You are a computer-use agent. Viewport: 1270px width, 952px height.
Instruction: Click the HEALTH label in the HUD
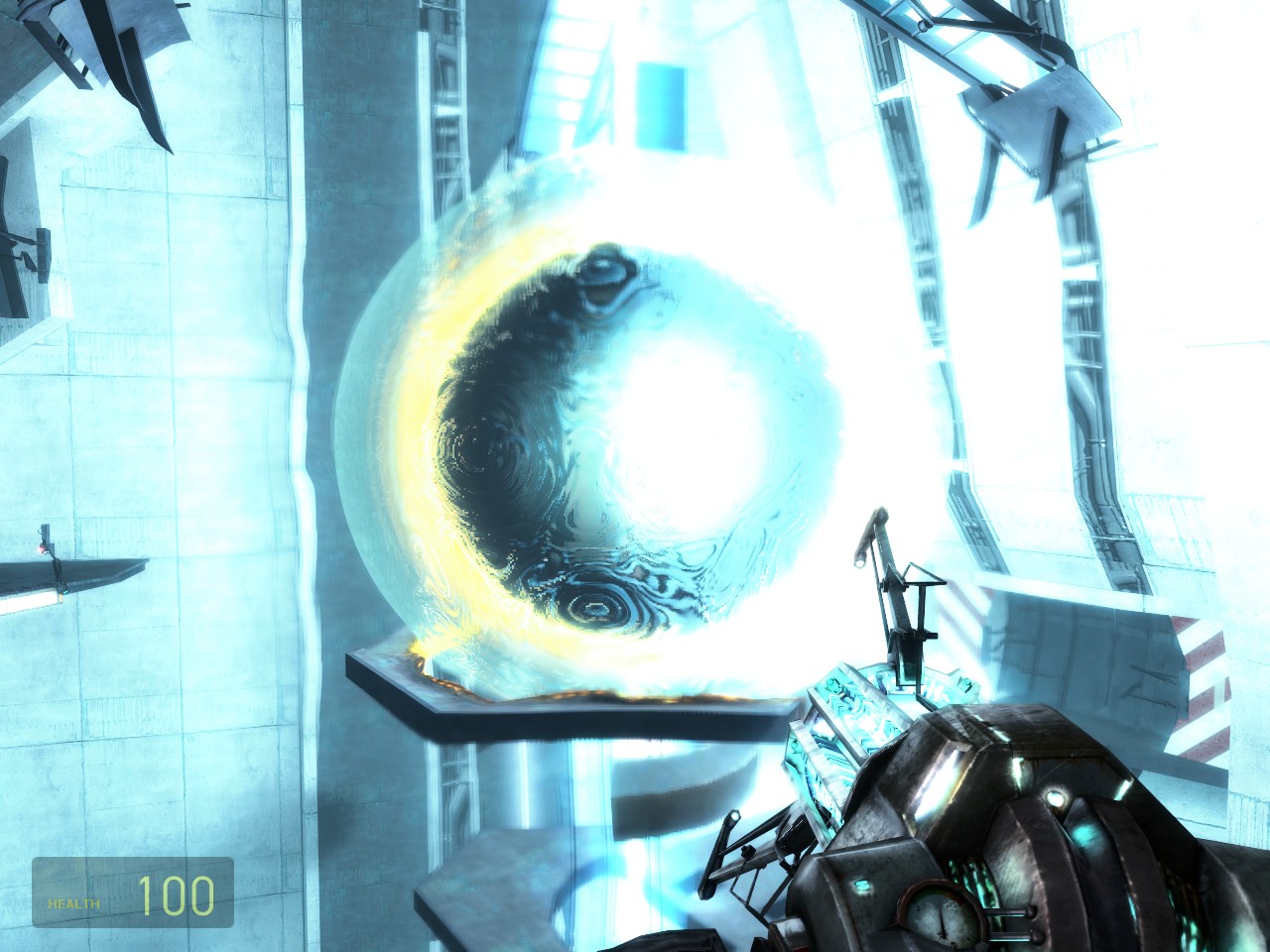pos(73,902)
